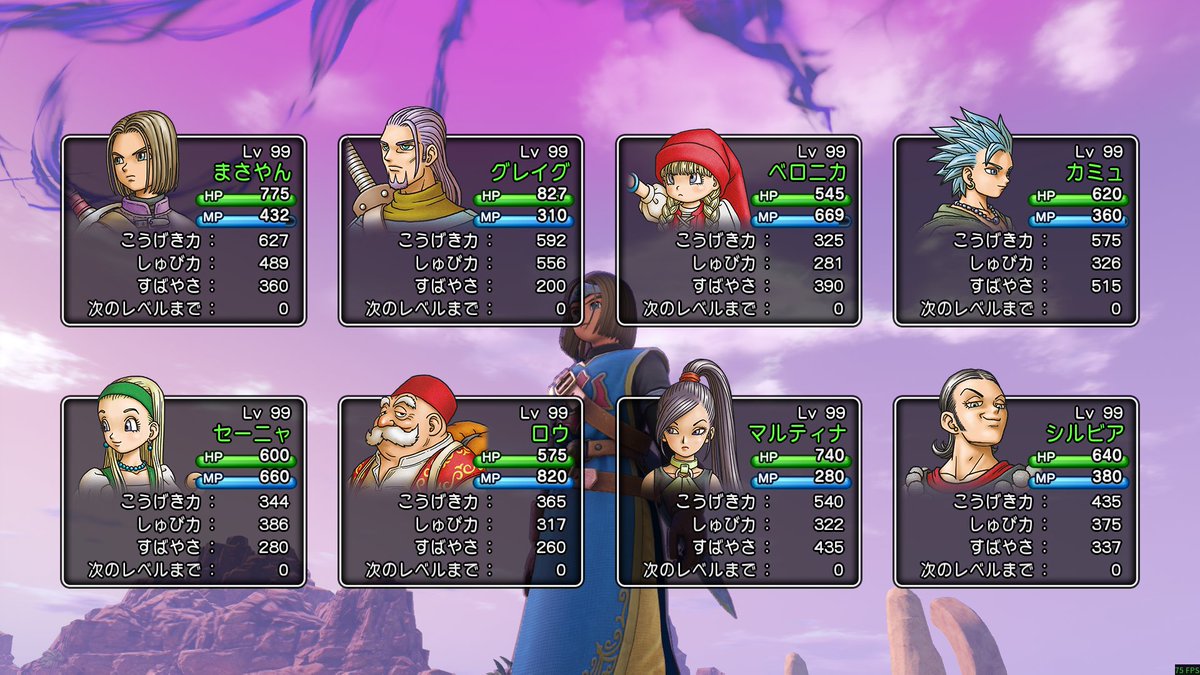This screenshot has height=675, width=1200.
Task: Select セーニャ's status panel
Action: [184, 492]
